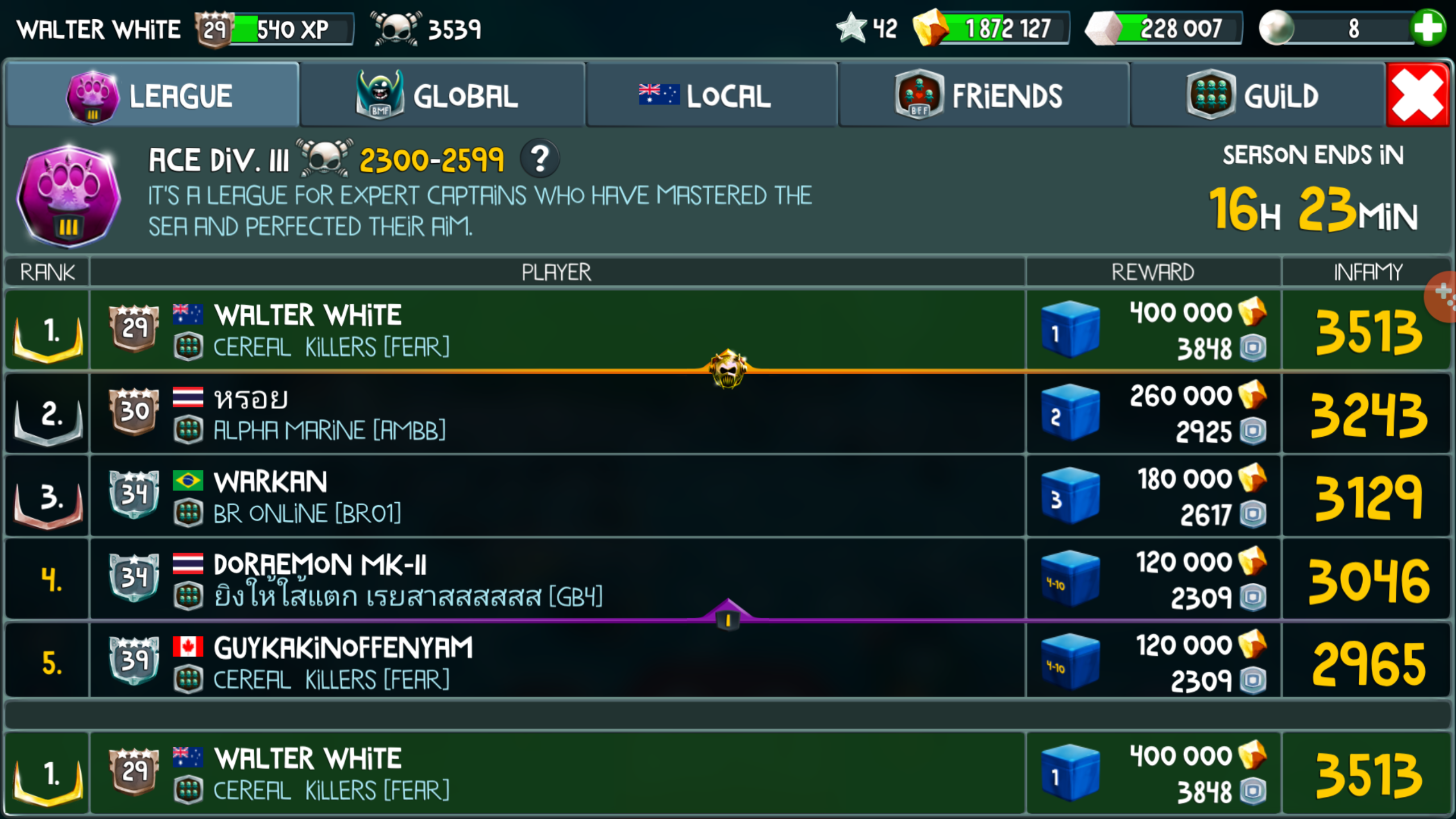Switch to the League tab

point(152,96)
